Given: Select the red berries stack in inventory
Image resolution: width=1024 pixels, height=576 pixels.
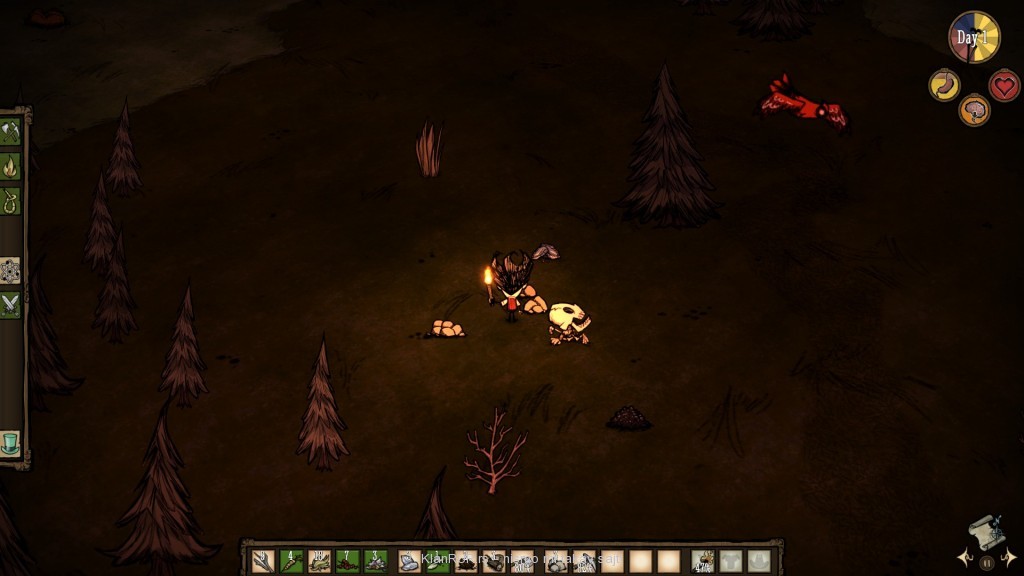Looking at the screenshot, I should (348, 561).
